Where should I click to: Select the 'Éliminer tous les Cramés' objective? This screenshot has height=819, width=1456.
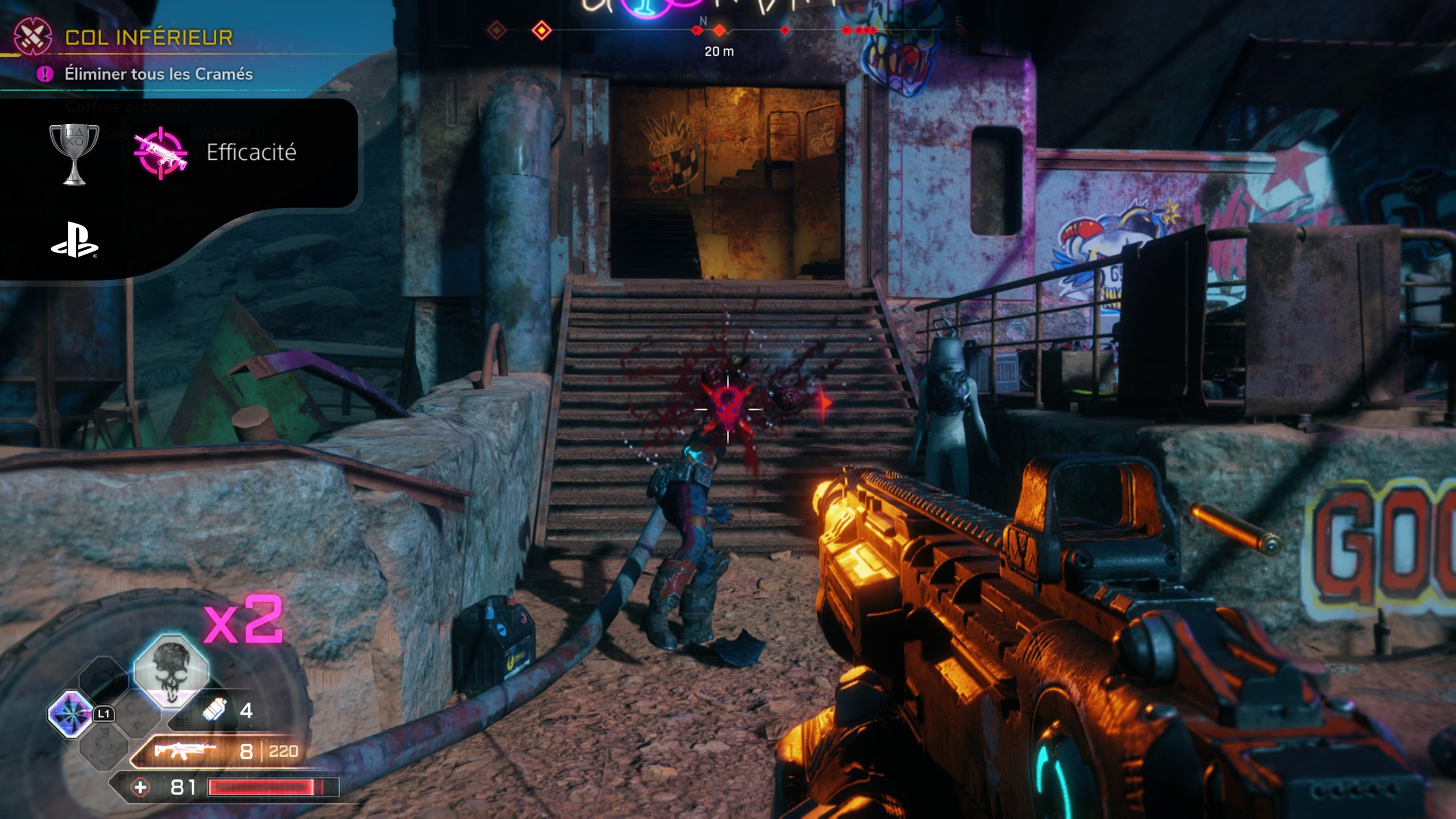coord(158,74)
